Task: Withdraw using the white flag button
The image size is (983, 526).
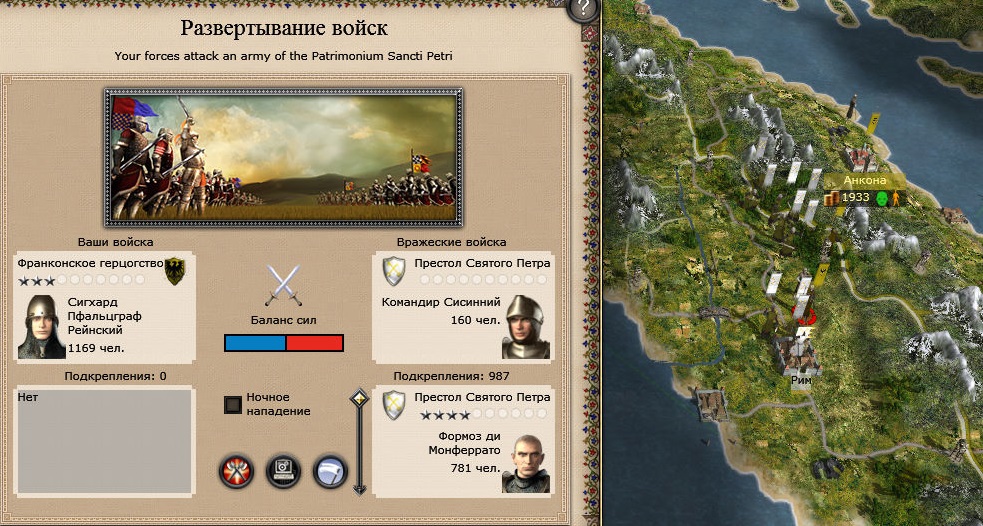Action: tap(331, 470)
